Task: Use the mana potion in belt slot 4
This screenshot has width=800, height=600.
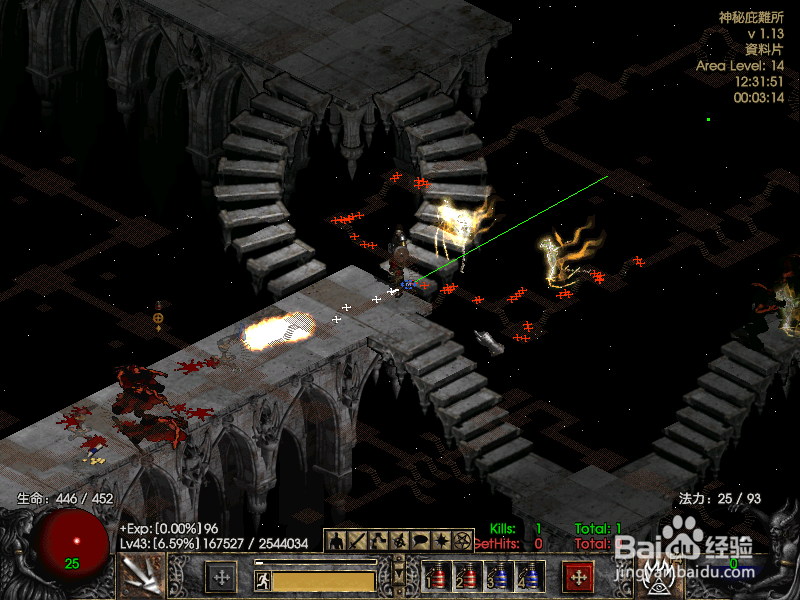Action: tap(528, 578)
